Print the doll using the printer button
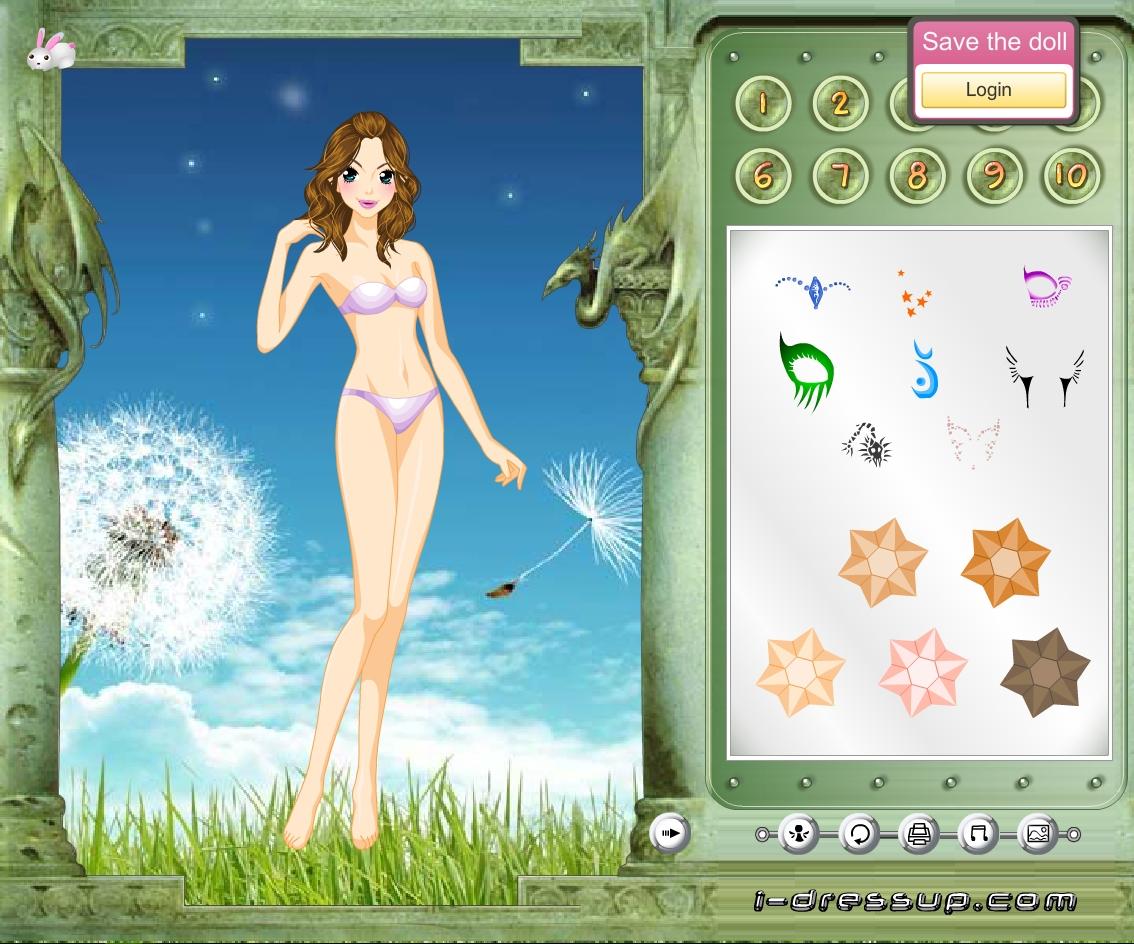The width and height of the screenshot is (1134, 944). pos(919,833)
